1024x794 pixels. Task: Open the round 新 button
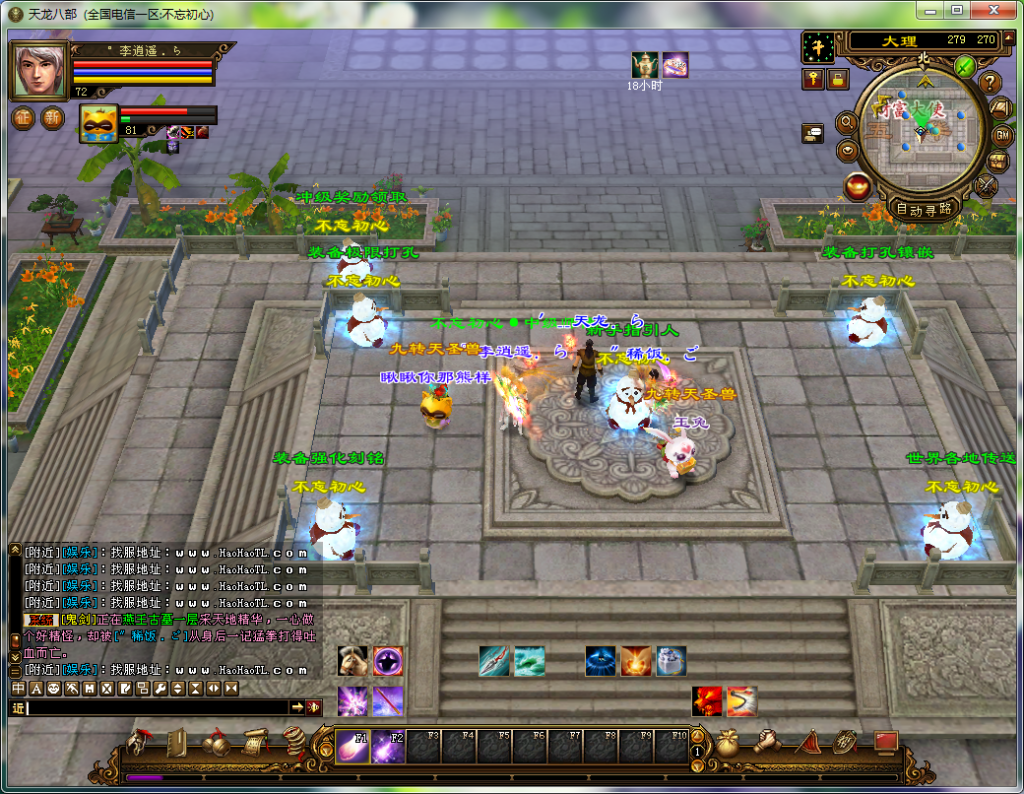52,117
